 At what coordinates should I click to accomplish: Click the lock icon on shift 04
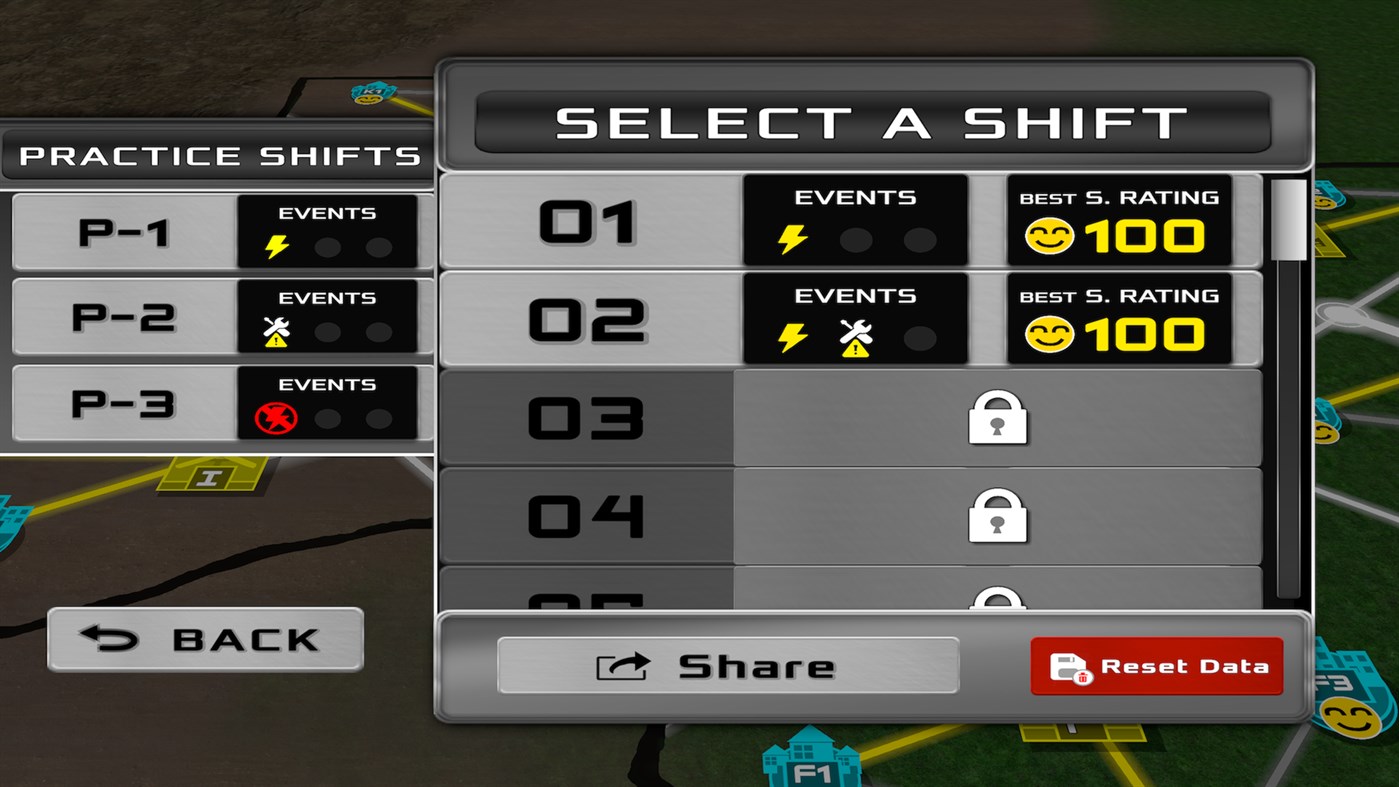[997, 518]
